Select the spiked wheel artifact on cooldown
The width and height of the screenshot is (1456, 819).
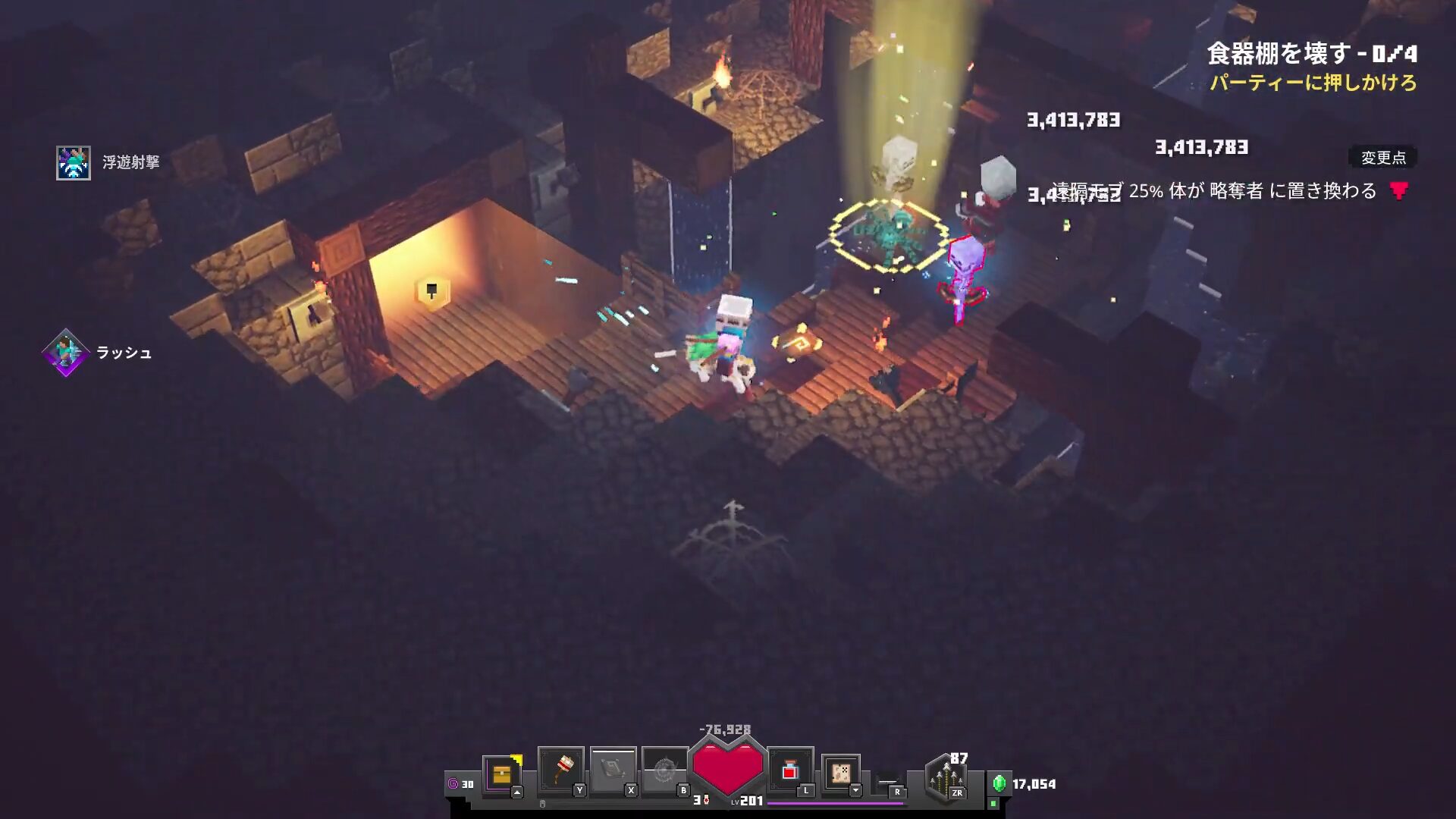[664, 770]
